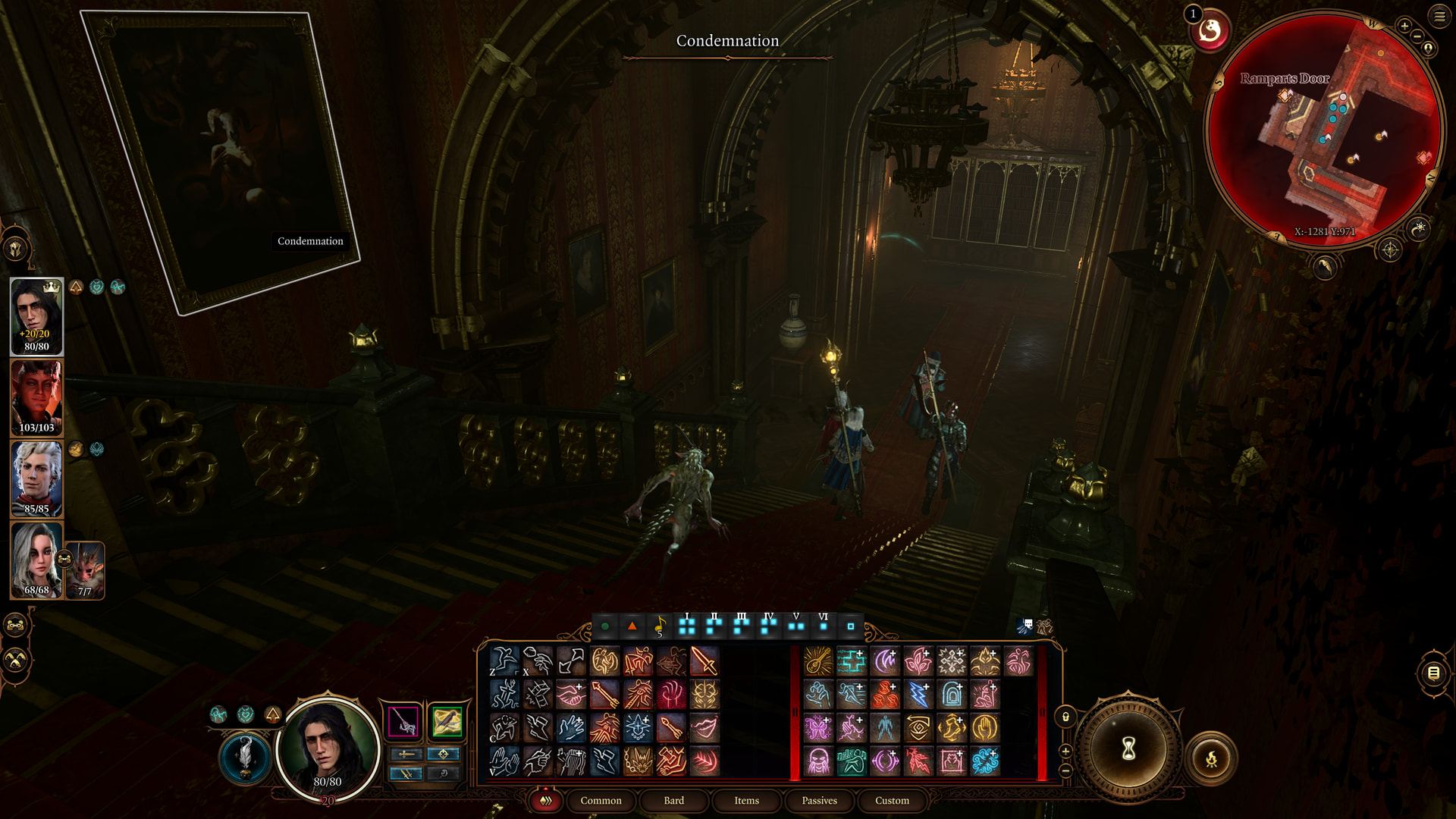Open the notification icon with badge 1
This screenshot has width=1456, height=819.
[1209, 31]
